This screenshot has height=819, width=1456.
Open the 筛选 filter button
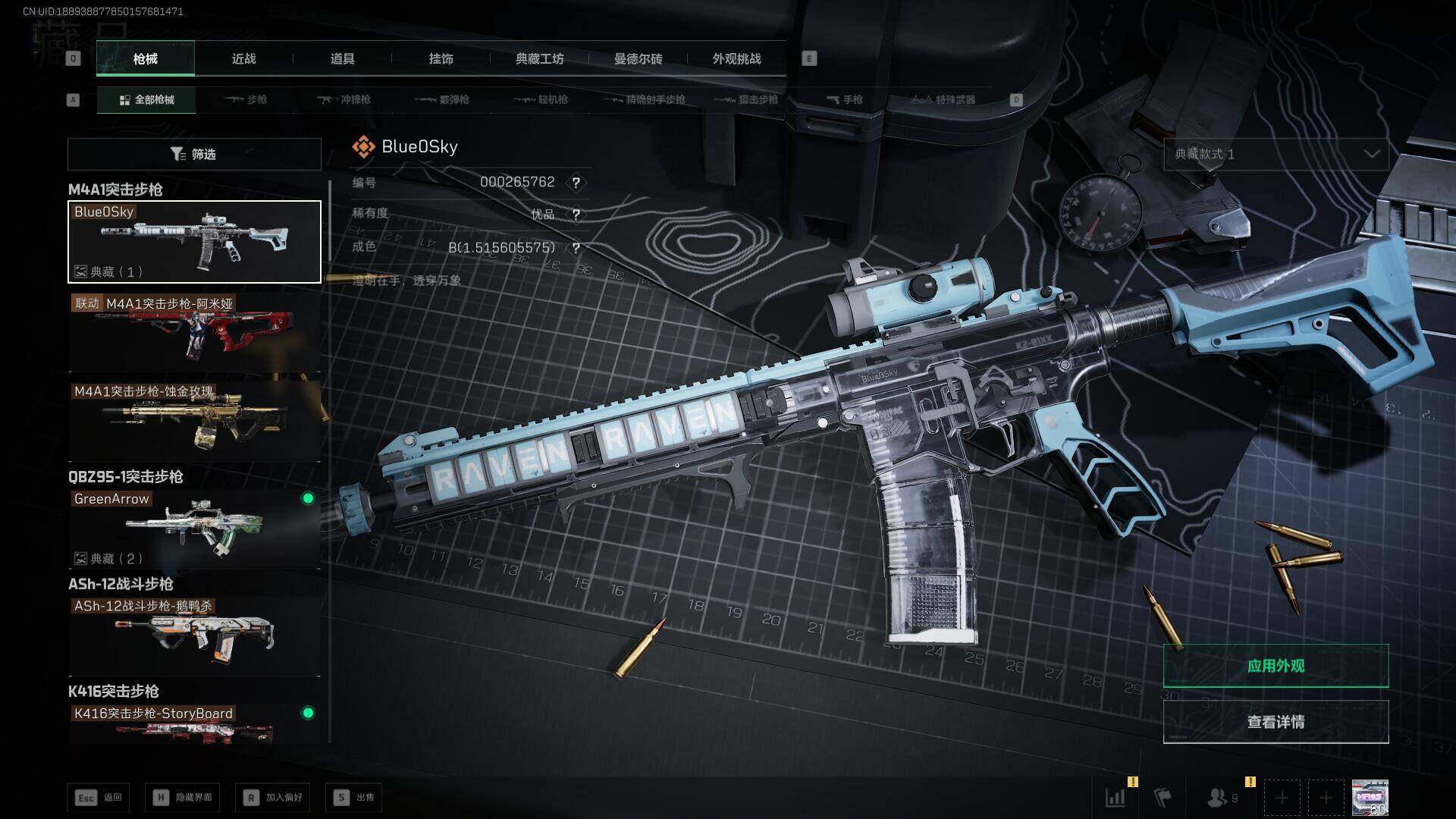[194, 154]
